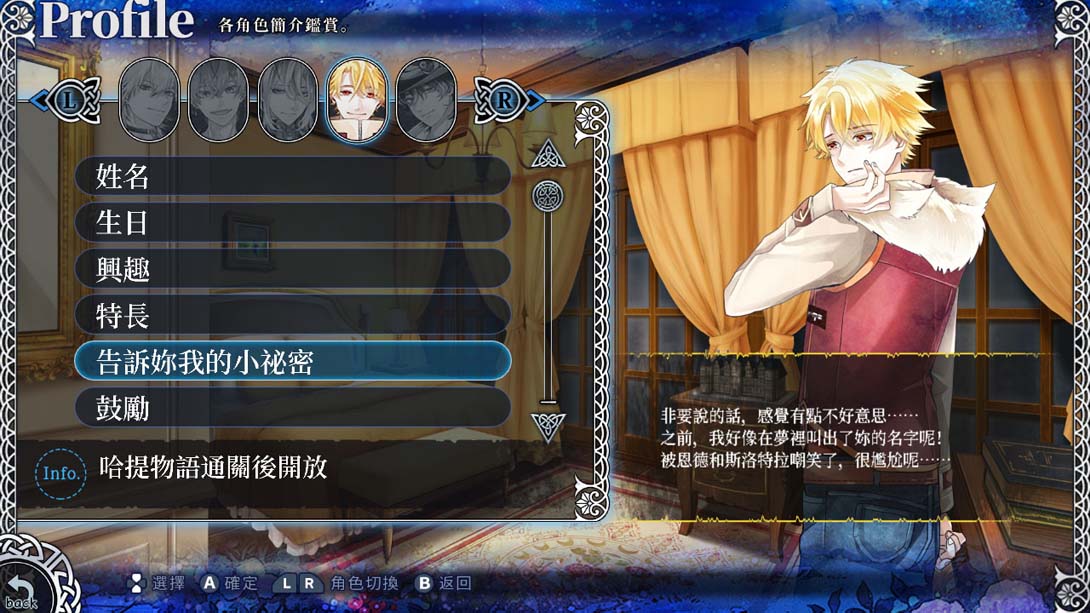Select the 姓名 profile entry
The width and height of the screenshot is (1090, 613).
tap(292, 177)
